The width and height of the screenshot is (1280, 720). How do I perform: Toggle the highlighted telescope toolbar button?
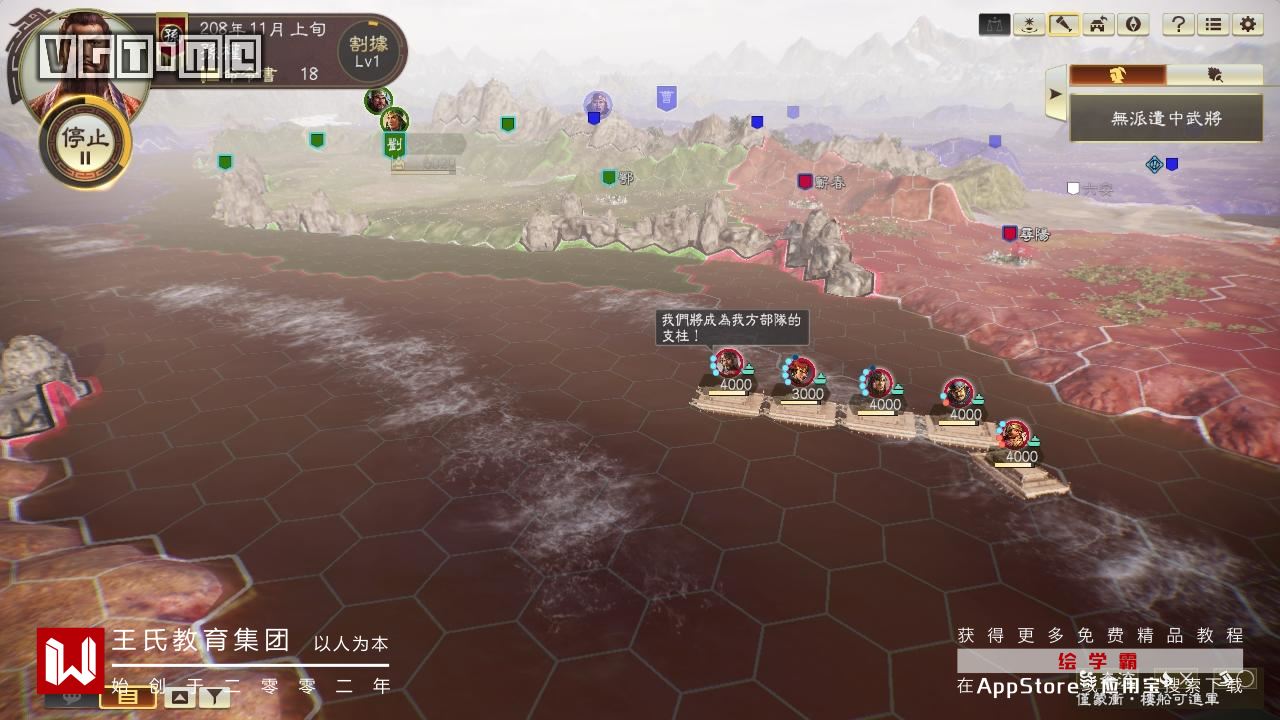[1063, 25]
